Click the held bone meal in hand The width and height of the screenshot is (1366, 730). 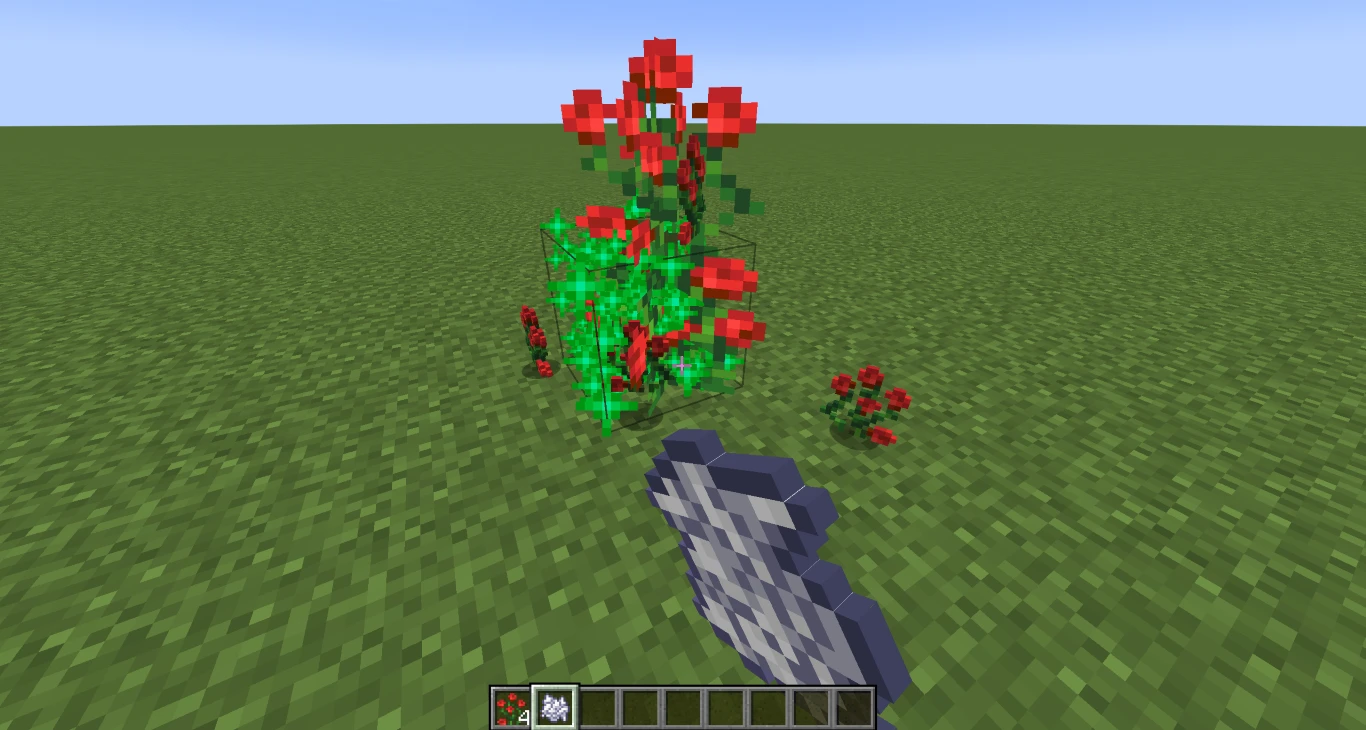tap(760, 560)
